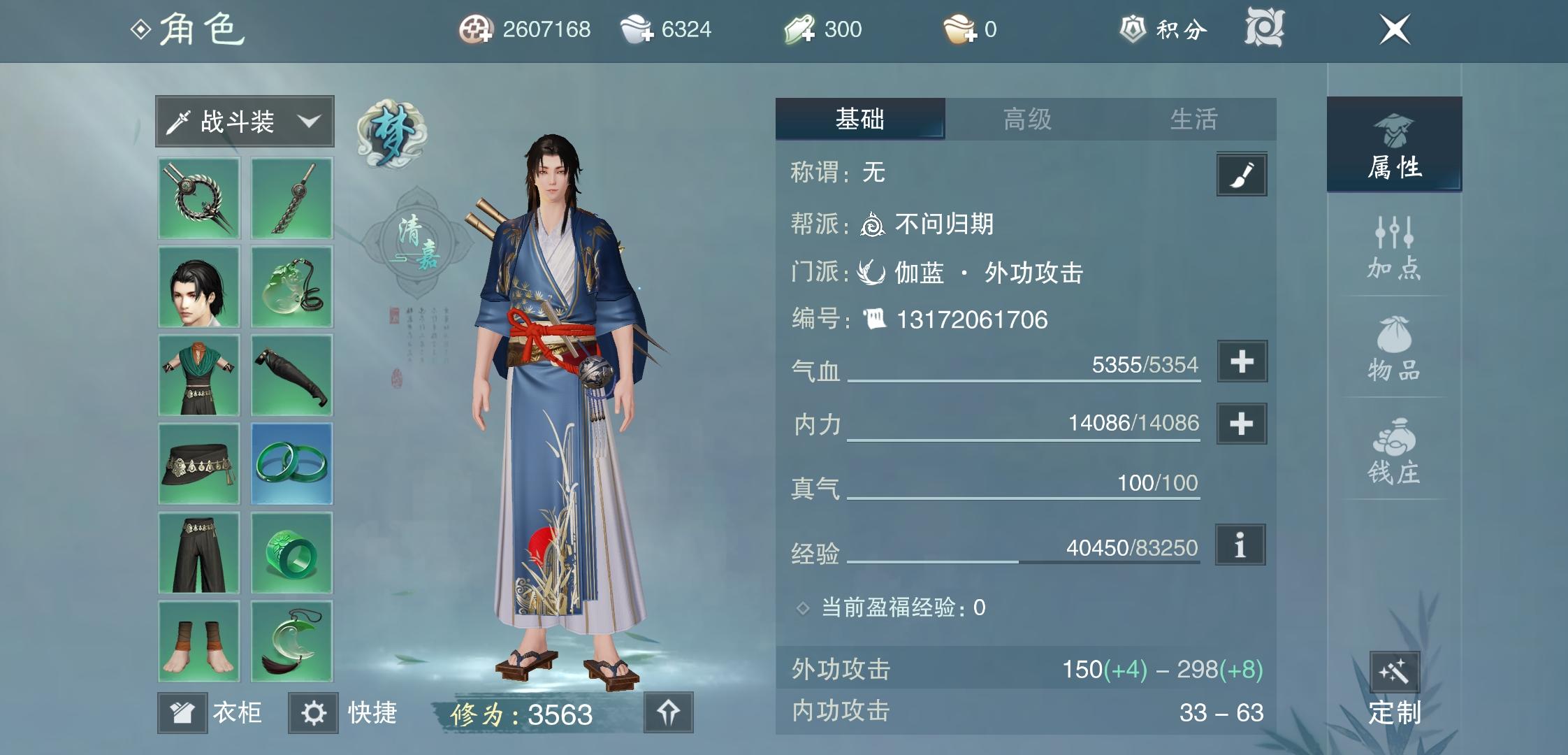Click the title brush edit icon

click(x=1241, y=175)
